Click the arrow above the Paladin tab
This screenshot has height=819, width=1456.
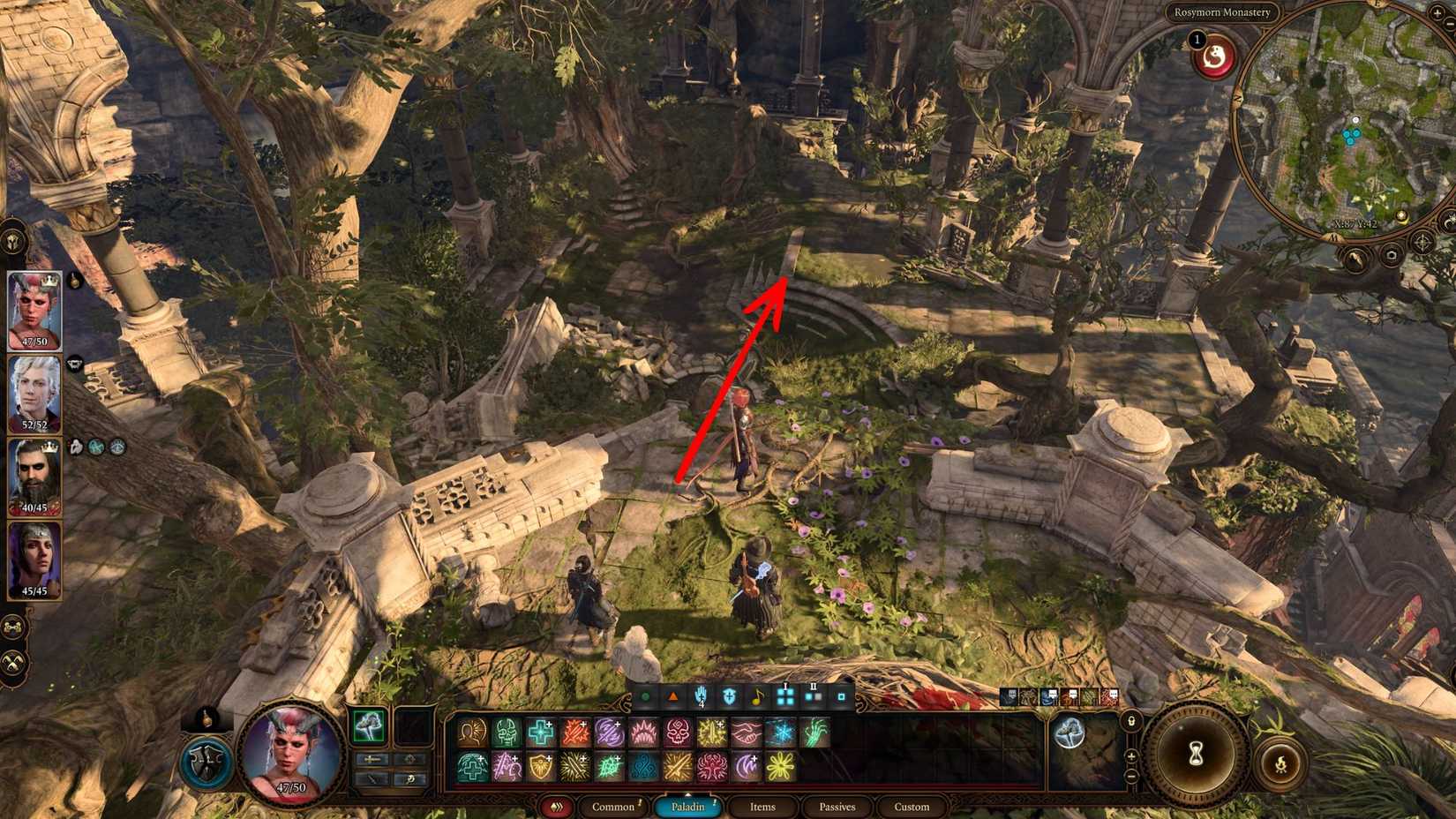point(687,793)
